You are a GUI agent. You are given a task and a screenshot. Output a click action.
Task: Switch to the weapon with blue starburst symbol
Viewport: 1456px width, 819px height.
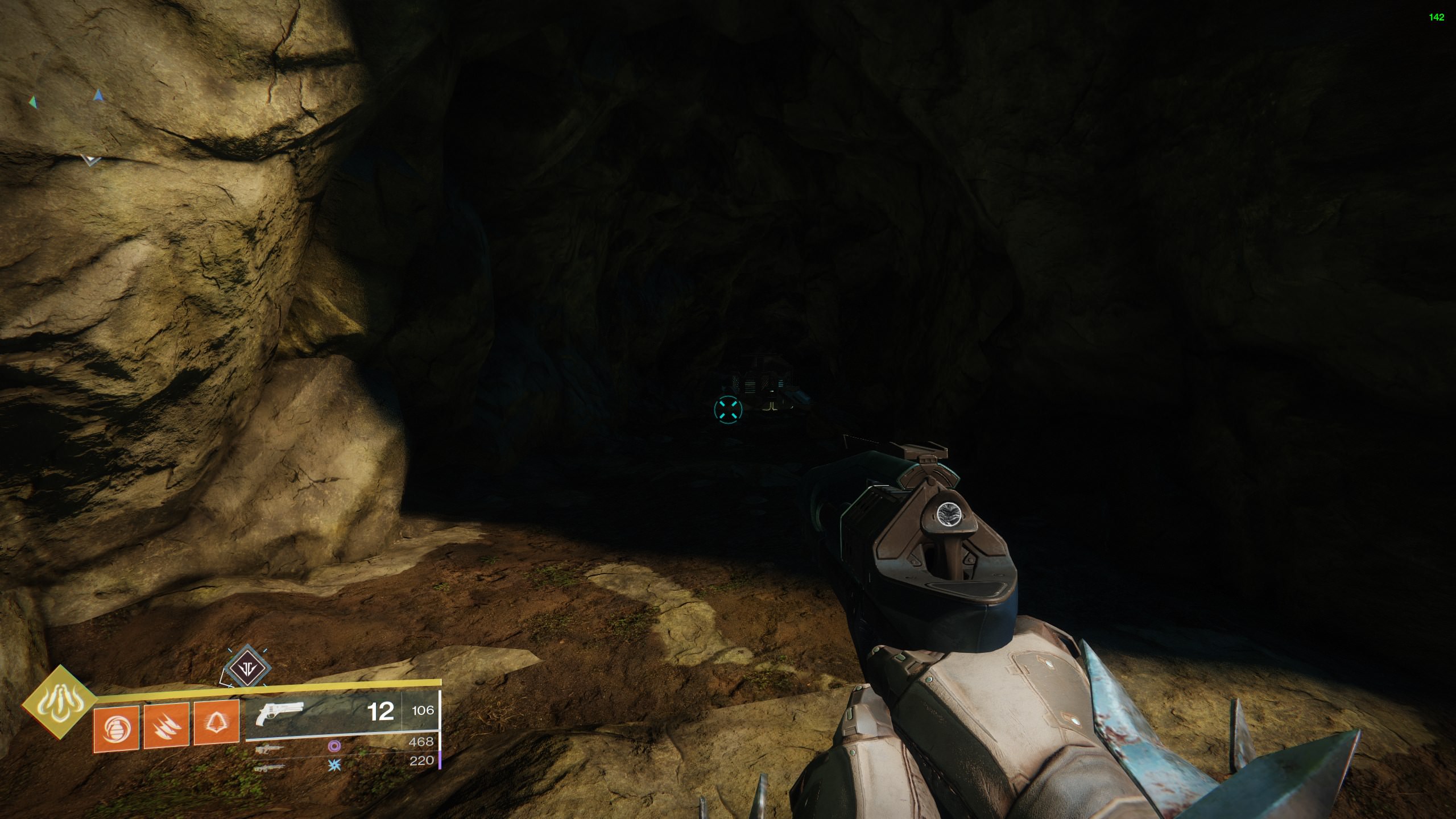pos(270,768)
